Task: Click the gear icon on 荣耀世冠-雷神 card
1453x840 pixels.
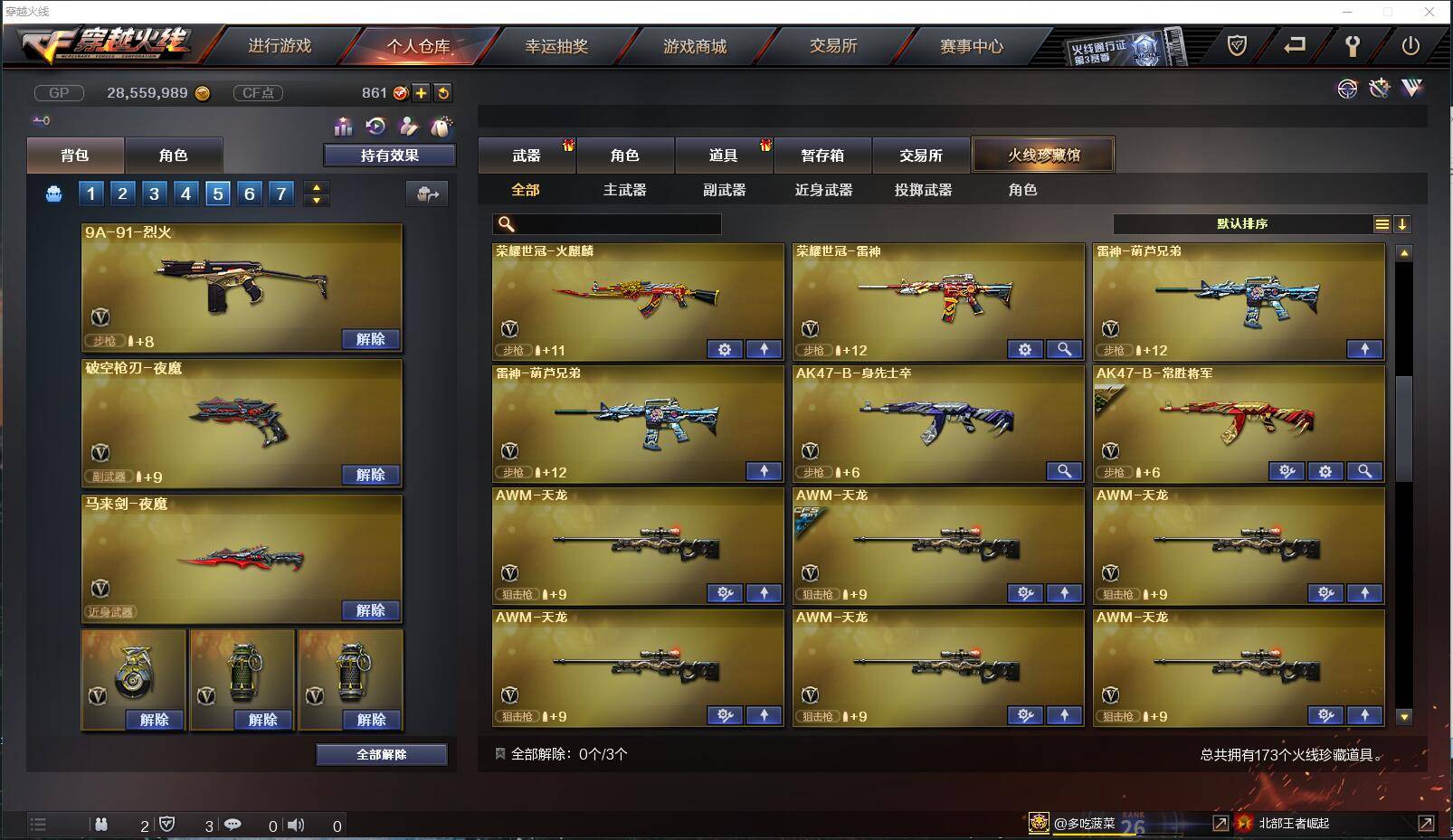Action: tap(1024, 349)
